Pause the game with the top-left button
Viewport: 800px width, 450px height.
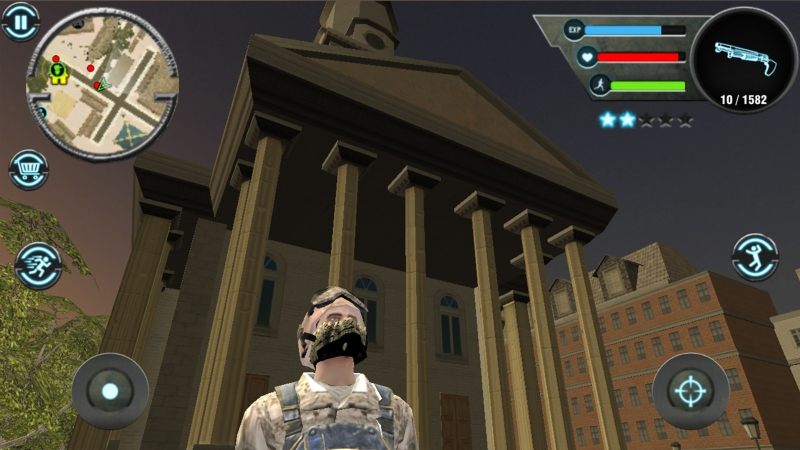pyautogui.click(x=20, y=21)
